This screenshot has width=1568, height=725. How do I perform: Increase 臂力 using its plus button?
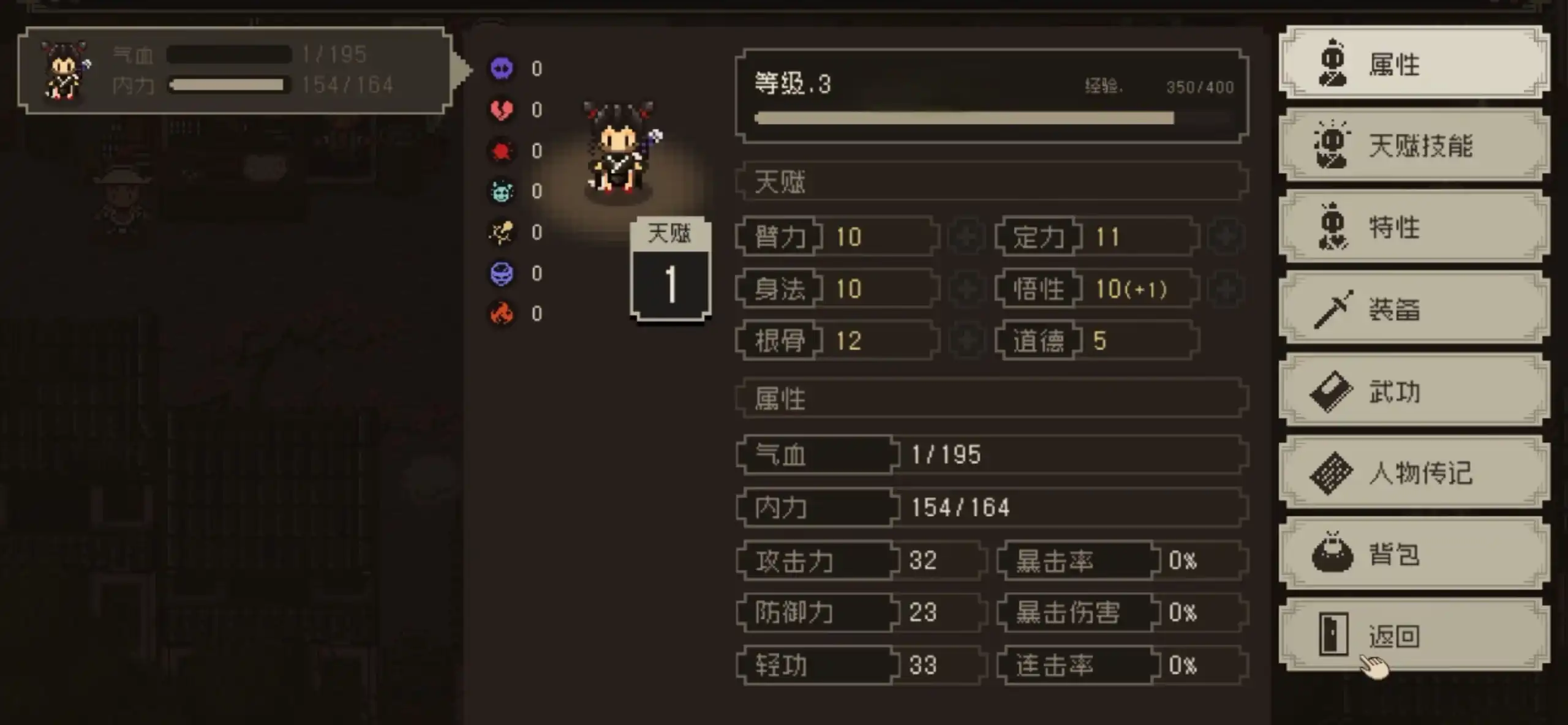click(x=966, y=237)
